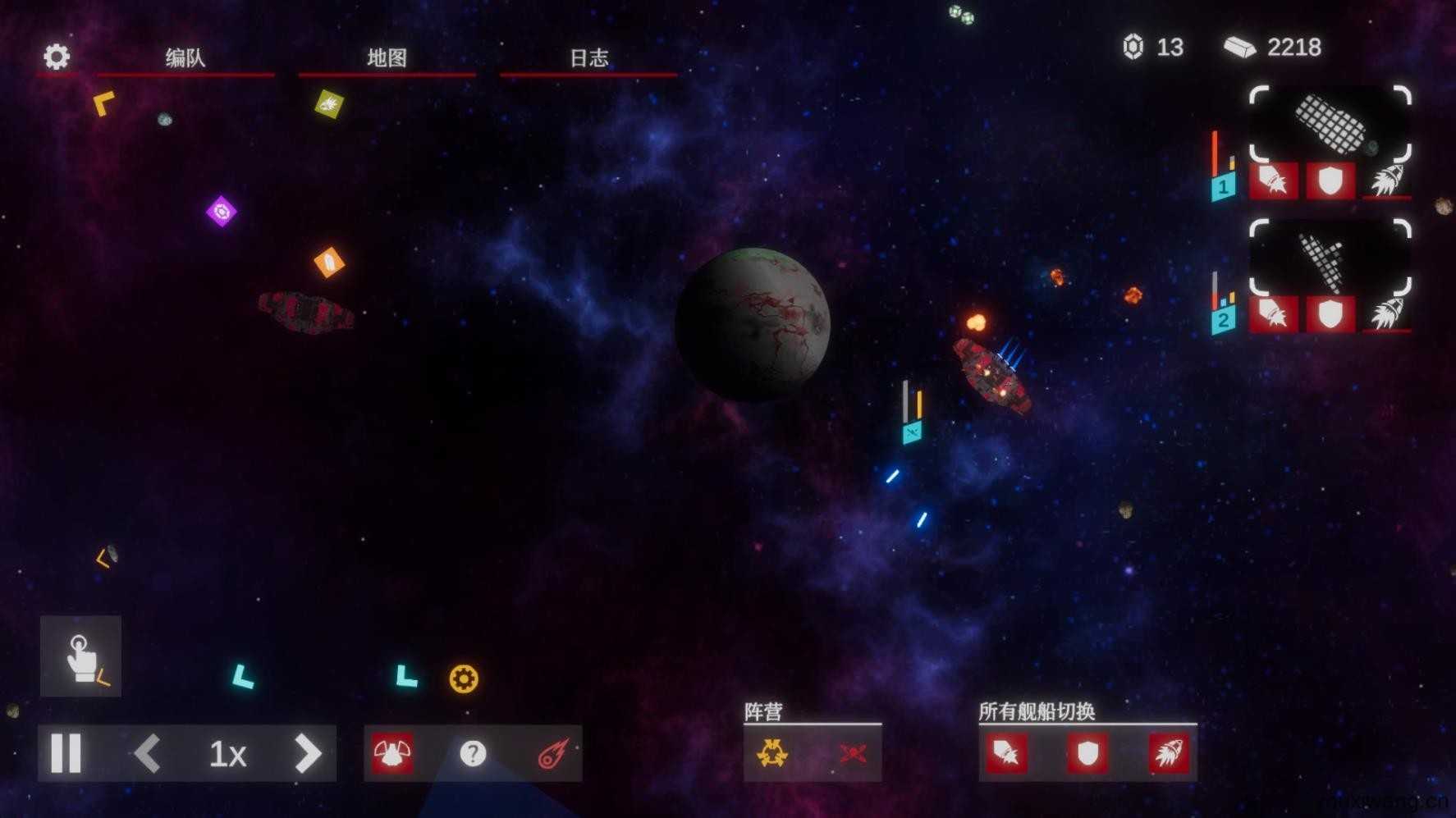
Task: Toggle rocket engines for all ships
Action: coord(1169,753)
